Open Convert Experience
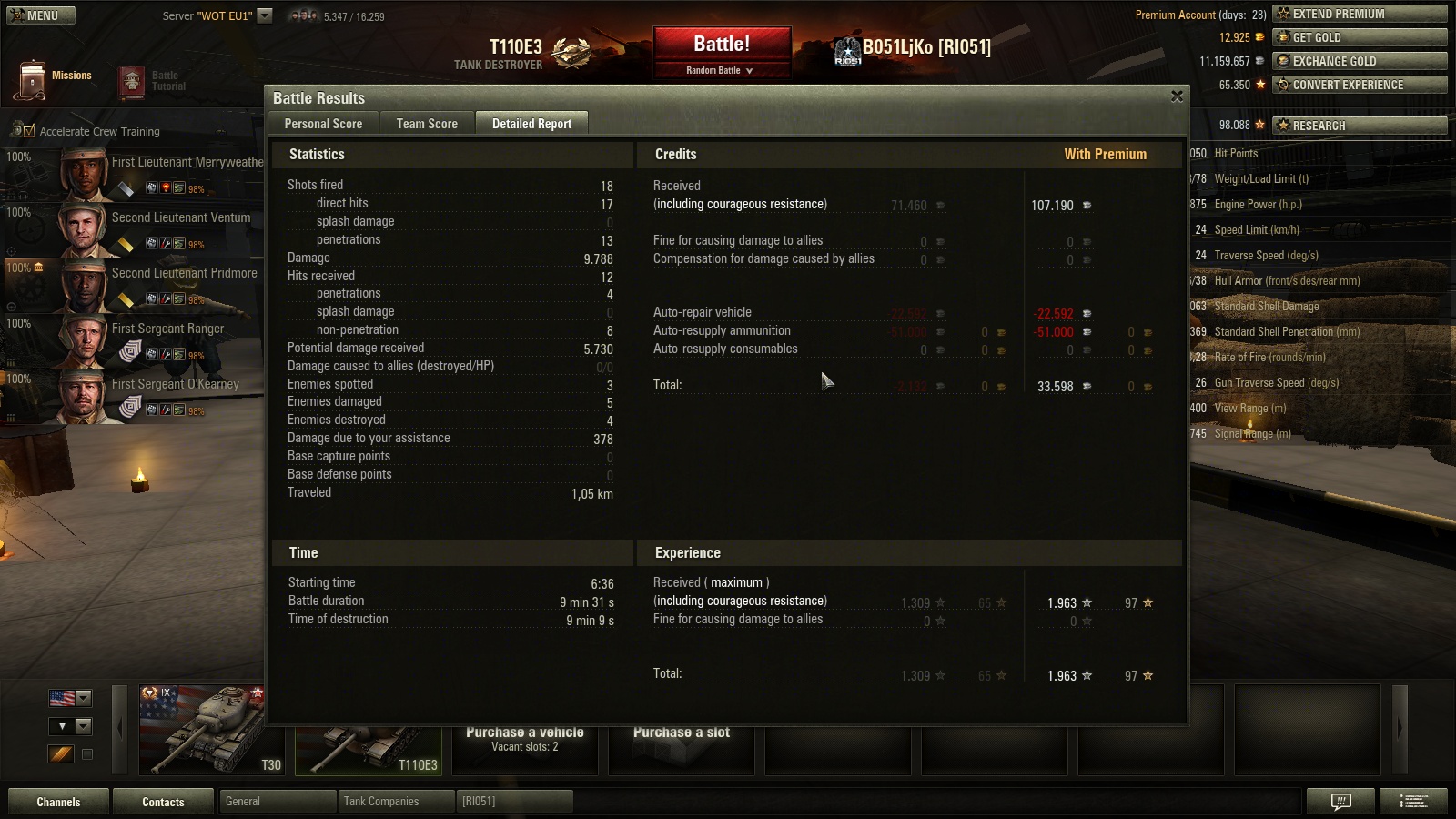This screenshot has height=819, width=1456. coord(1360,85)
